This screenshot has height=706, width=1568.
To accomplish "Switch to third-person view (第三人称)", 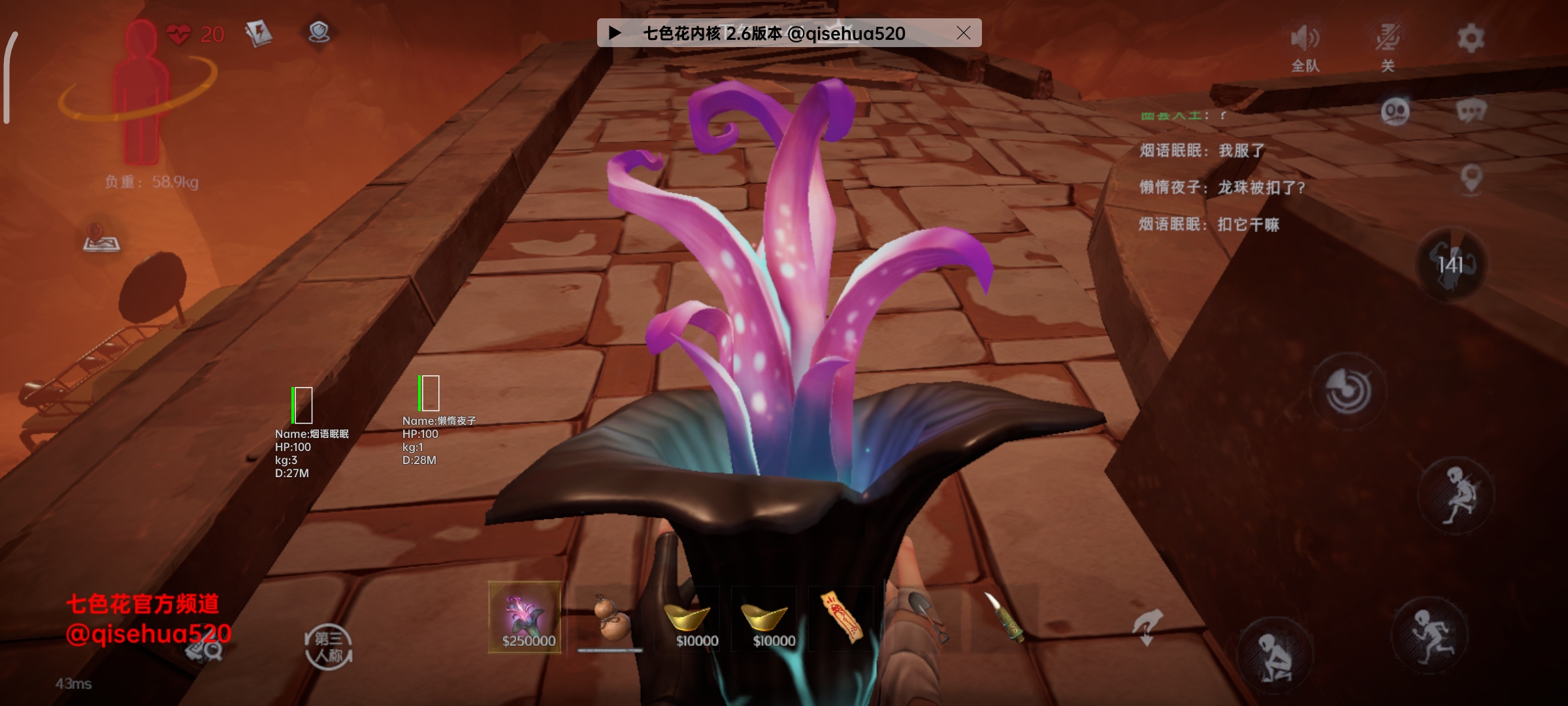I will point(329,647).
